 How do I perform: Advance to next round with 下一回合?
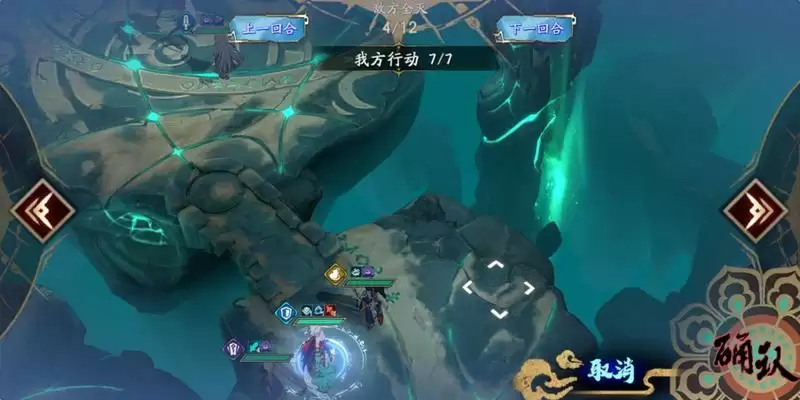535,28
